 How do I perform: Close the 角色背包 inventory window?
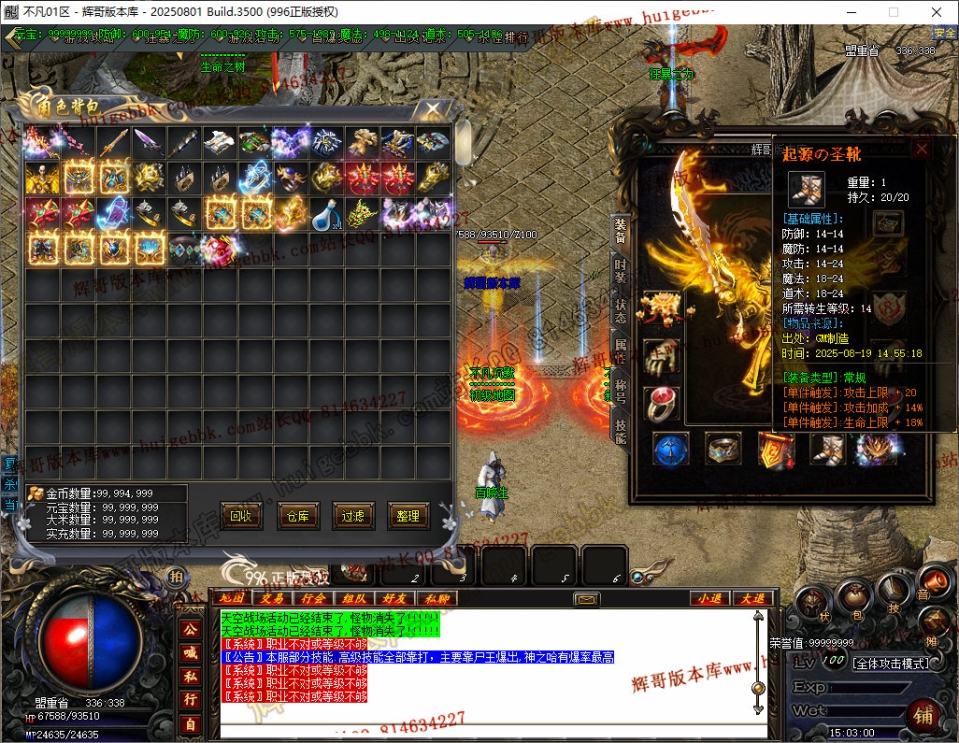pos(433,108)
